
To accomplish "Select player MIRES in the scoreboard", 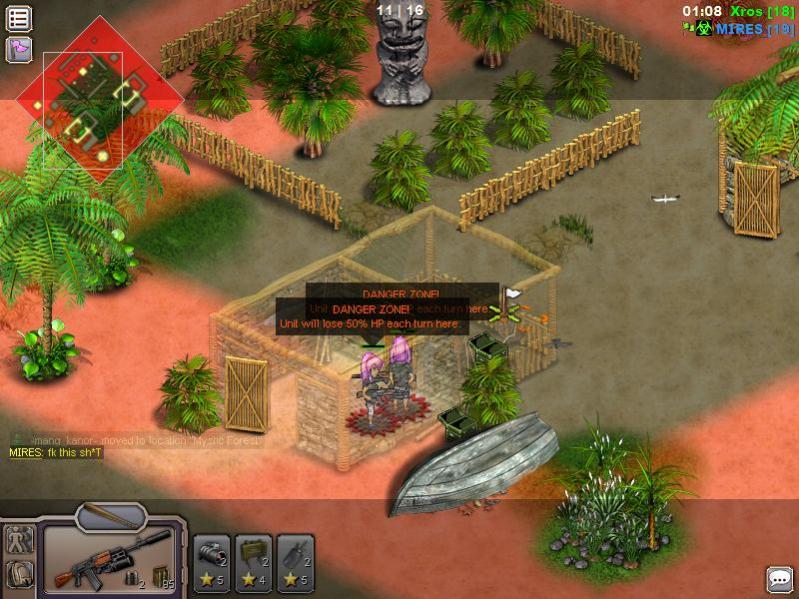I will tap(740, 29).
